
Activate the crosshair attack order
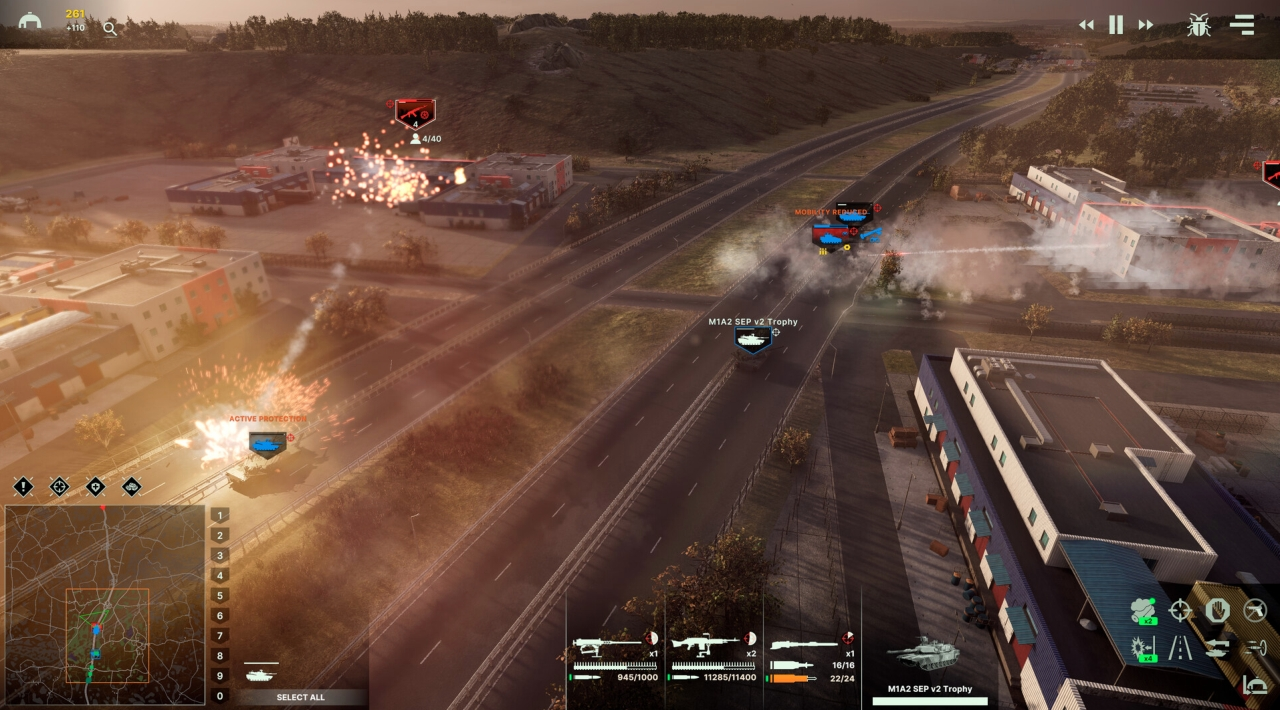tap(1181, 610)
